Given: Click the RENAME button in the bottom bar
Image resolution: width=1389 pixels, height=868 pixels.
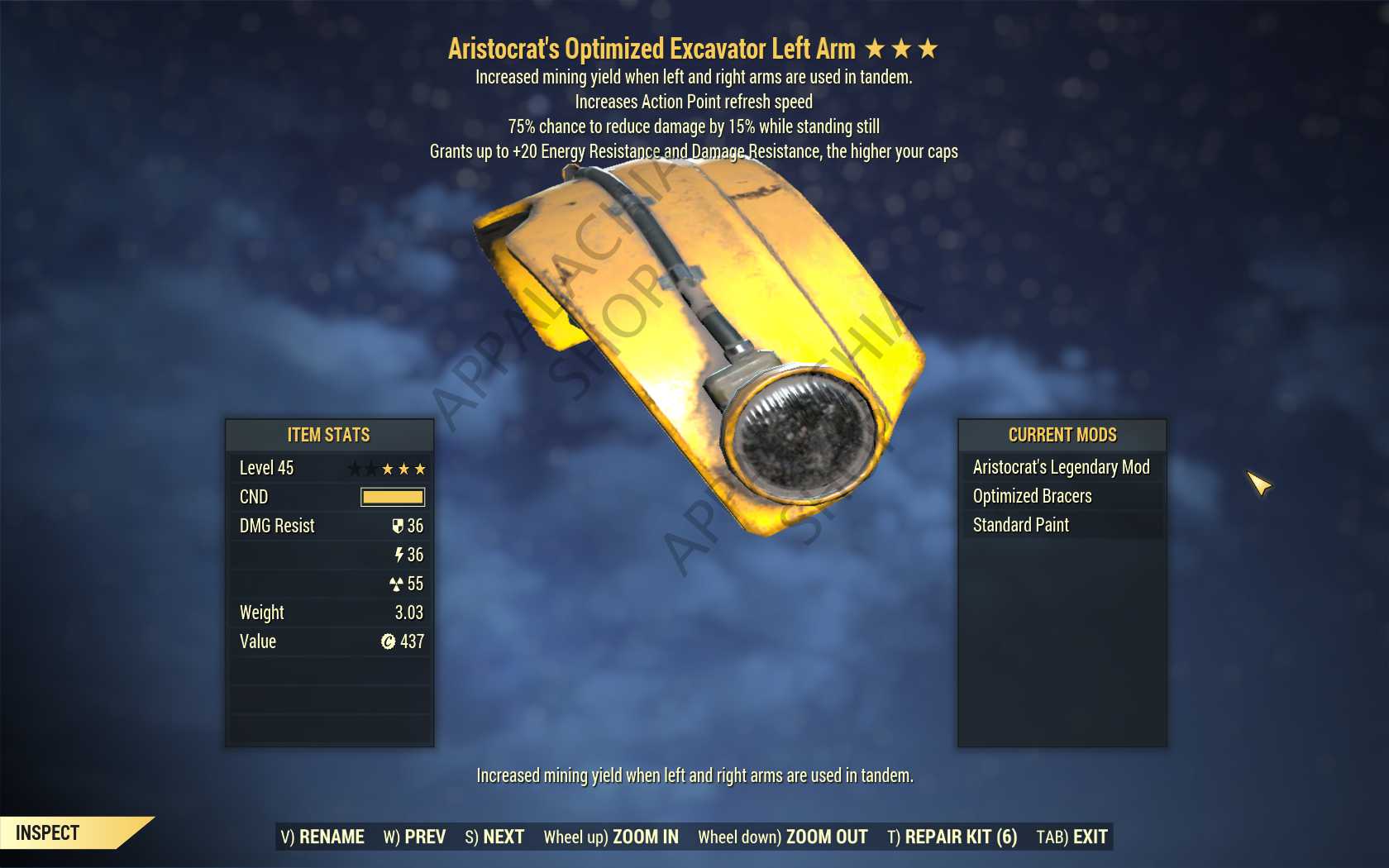Looking at the screenshot, I should pyautogui.click(x=322, y=837).
